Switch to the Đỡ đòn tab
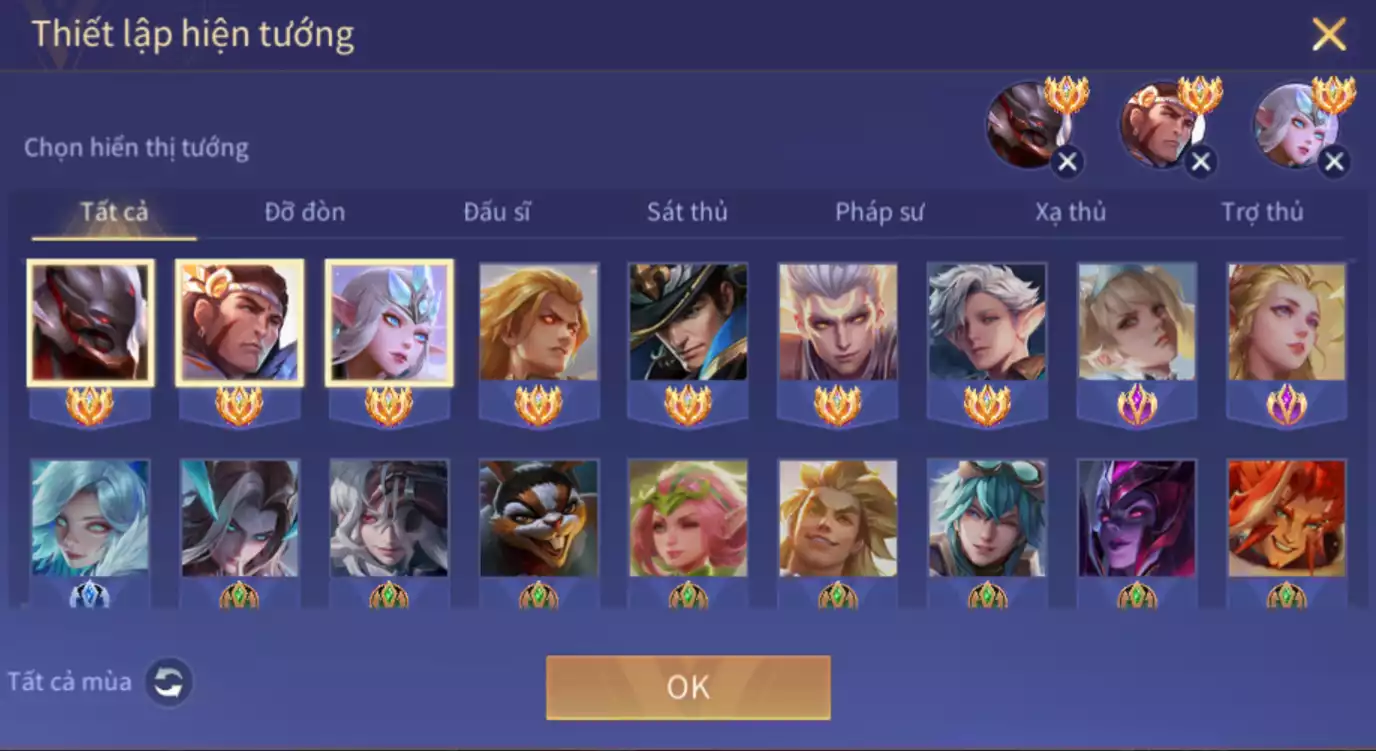This screenshot has width=1376, height=751. click(304, 212)
